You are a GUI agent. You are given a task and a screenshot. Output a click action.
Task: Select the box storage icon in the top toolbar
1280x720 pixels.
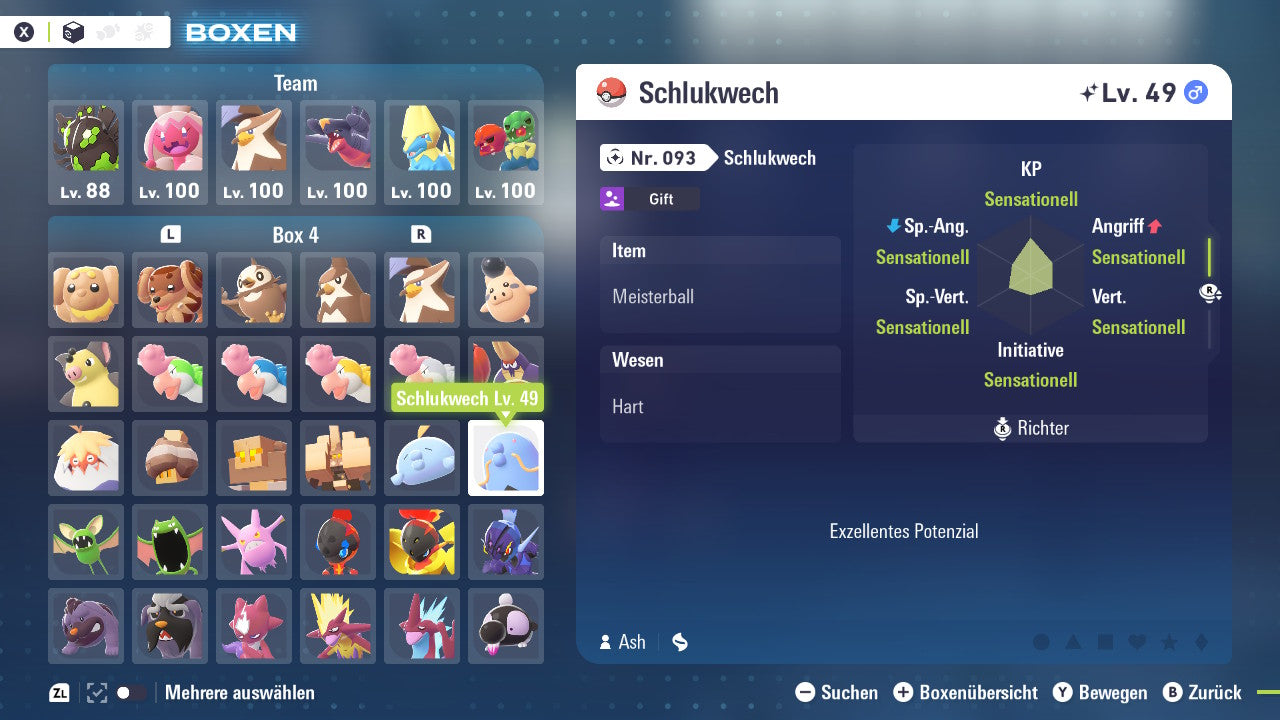pyautogui.click(x=73, y=32)
